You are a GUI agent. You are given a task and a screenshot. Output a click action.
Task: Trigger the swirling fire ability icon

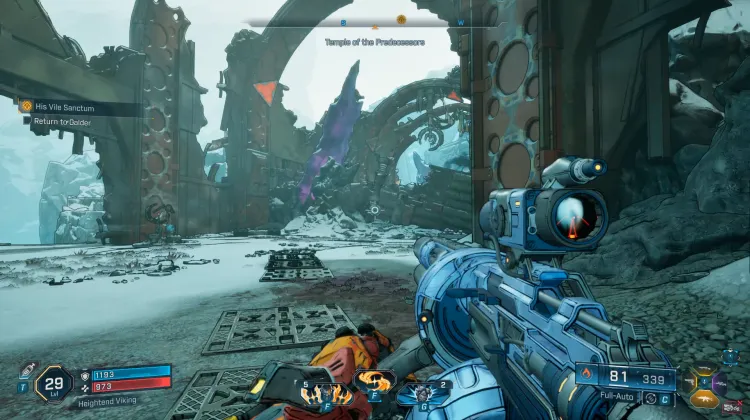coord(376,381)
